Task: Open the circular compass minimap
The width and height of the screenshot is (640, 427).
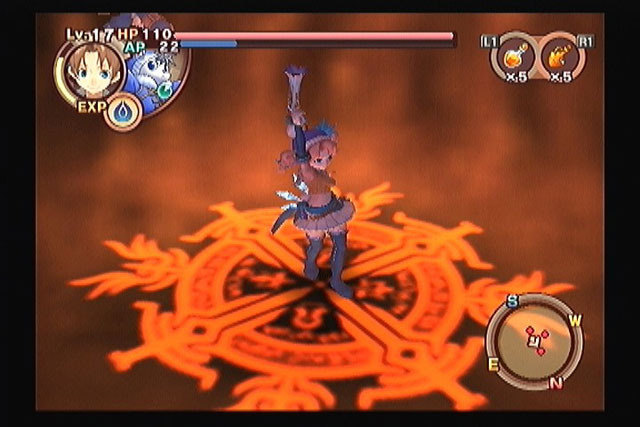Action: pyautogui.click(x=534, y=341)
